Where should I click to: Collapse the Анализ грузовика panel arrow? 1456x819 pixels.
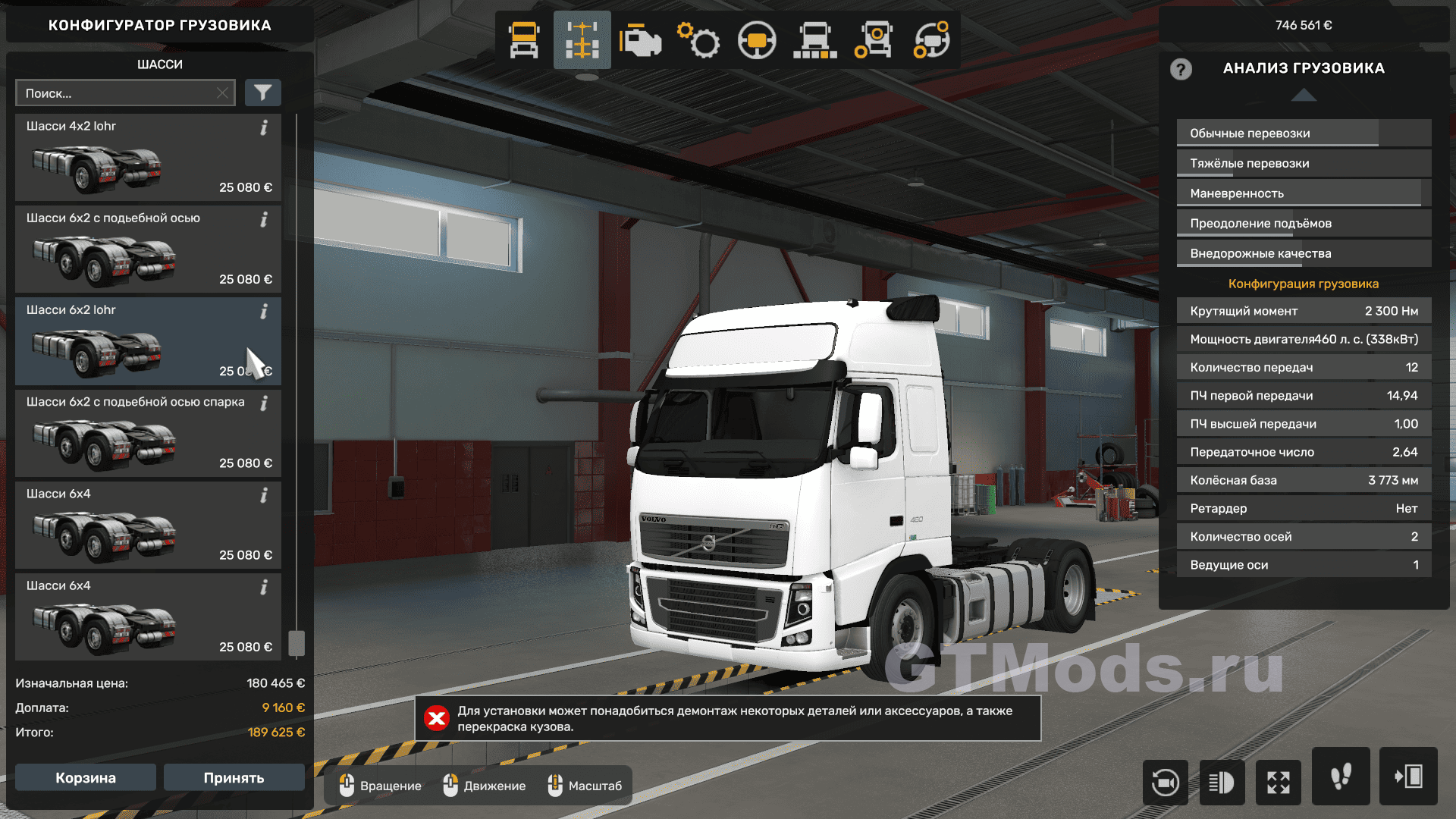click(x=1304, y=95)
